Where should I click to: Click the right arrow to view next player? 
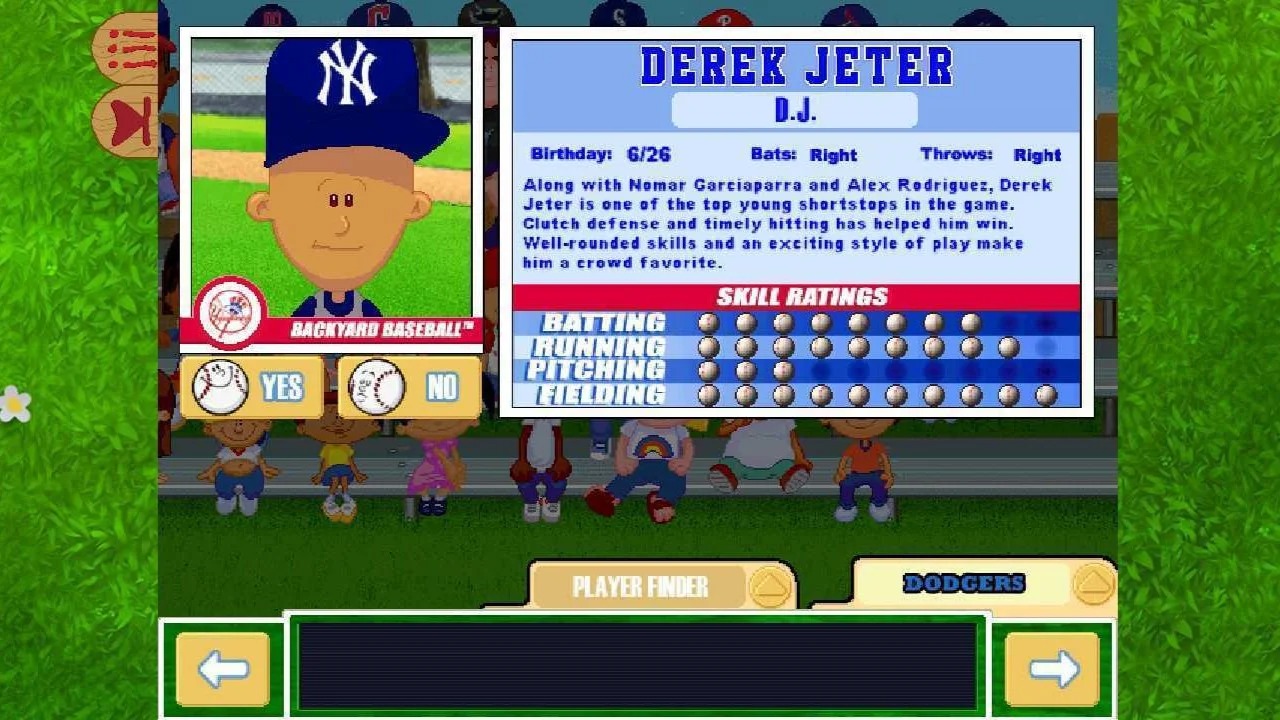pyautogui.click(x=1053, y=667)
